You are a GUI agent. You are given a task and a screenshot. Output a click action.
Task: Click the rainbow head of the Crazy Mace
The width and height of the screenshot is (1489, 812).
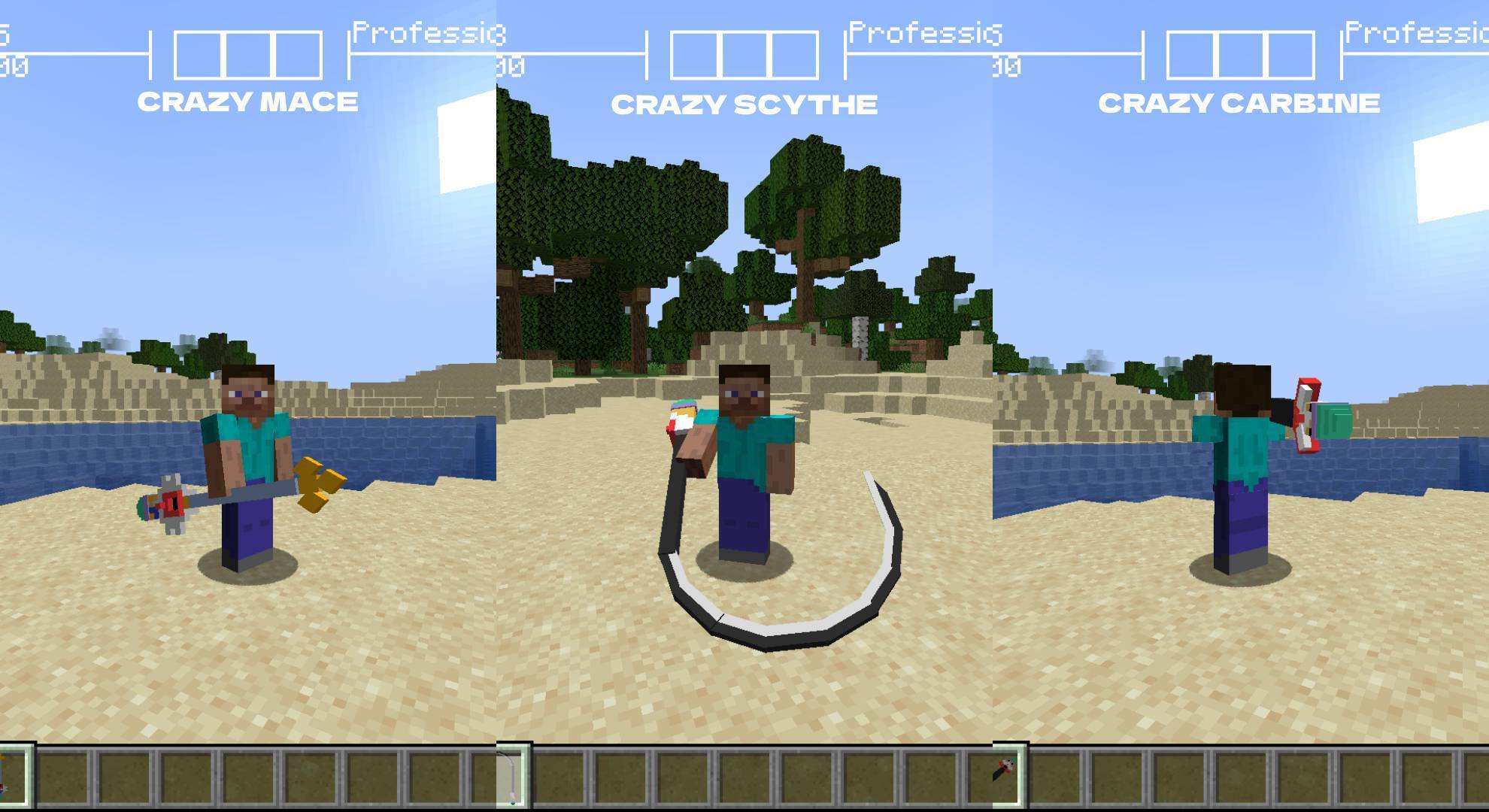coord(169,505)
